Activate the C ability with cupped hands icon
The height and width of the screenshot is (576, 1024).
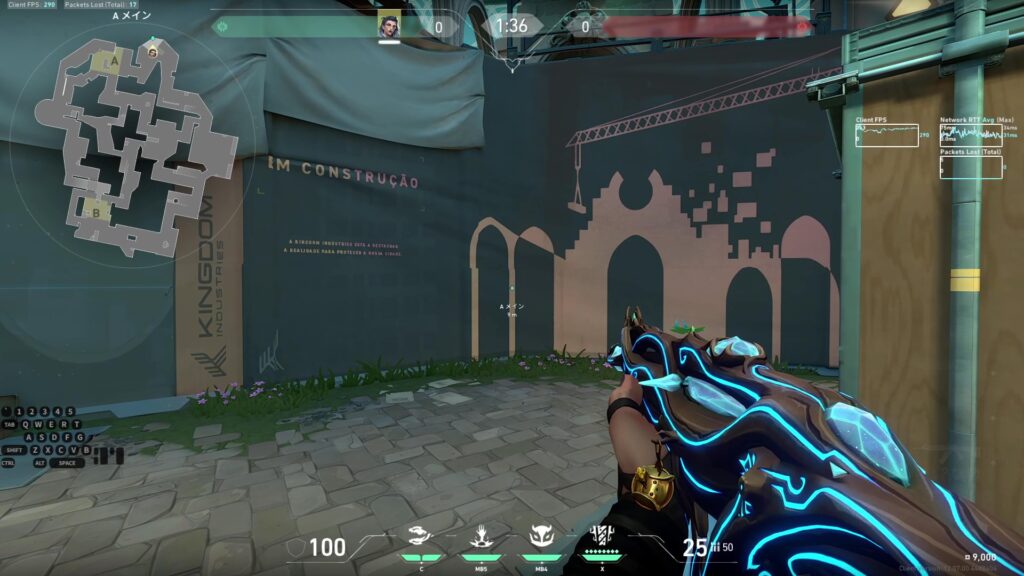421,535
